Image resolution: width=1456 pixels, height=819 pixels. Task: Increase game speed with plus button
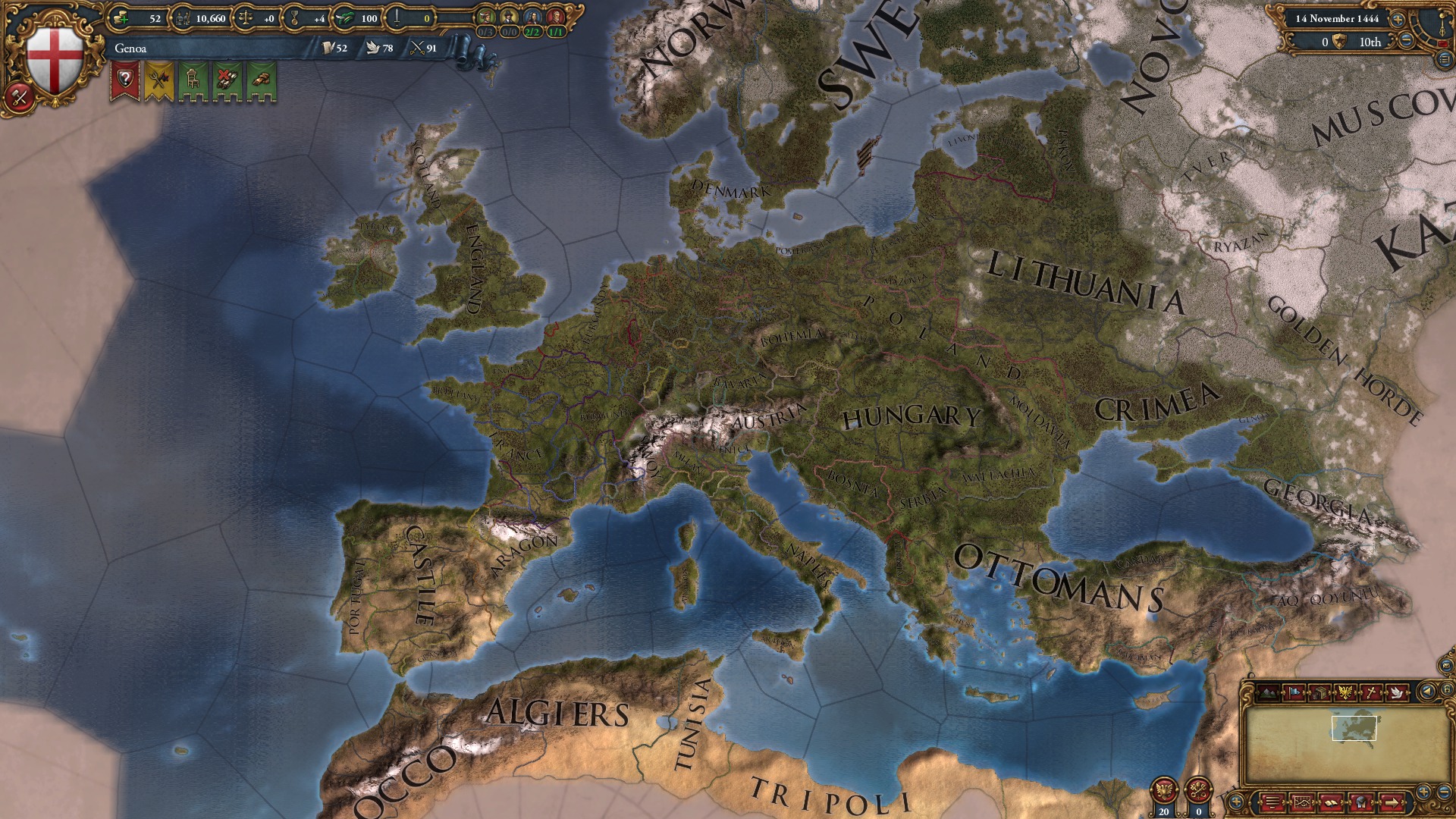pyautogui.click(x=1398, y=20)
